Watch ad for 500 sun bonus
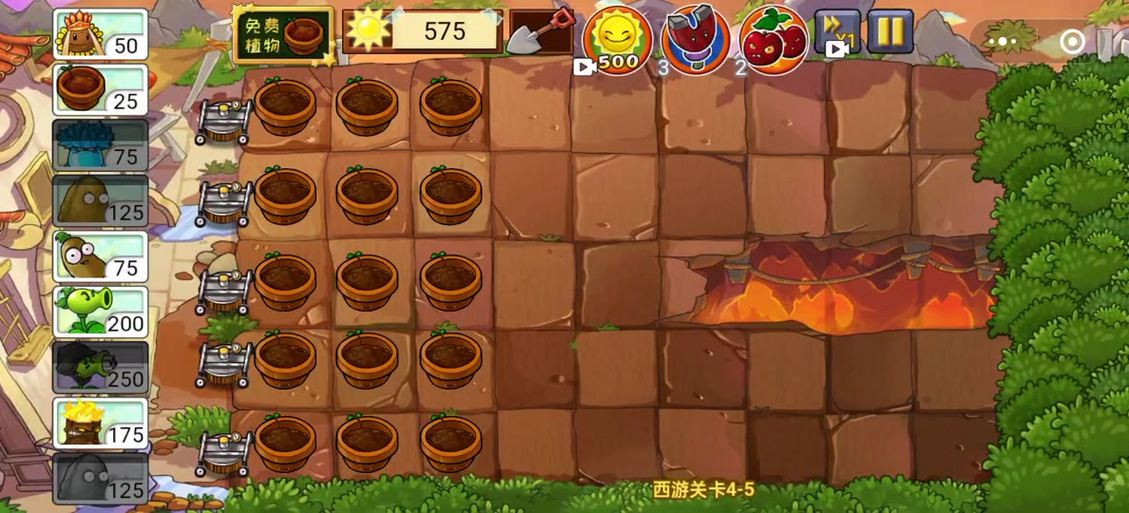1129x513 pixels. click(617, 39)
